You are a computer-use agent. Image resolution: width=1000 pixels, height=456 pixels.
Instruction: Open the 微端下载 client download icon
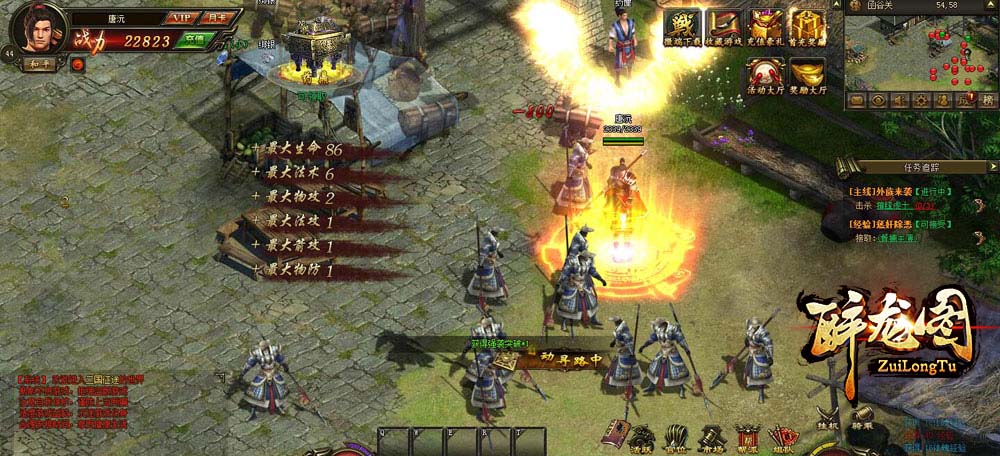681,27
